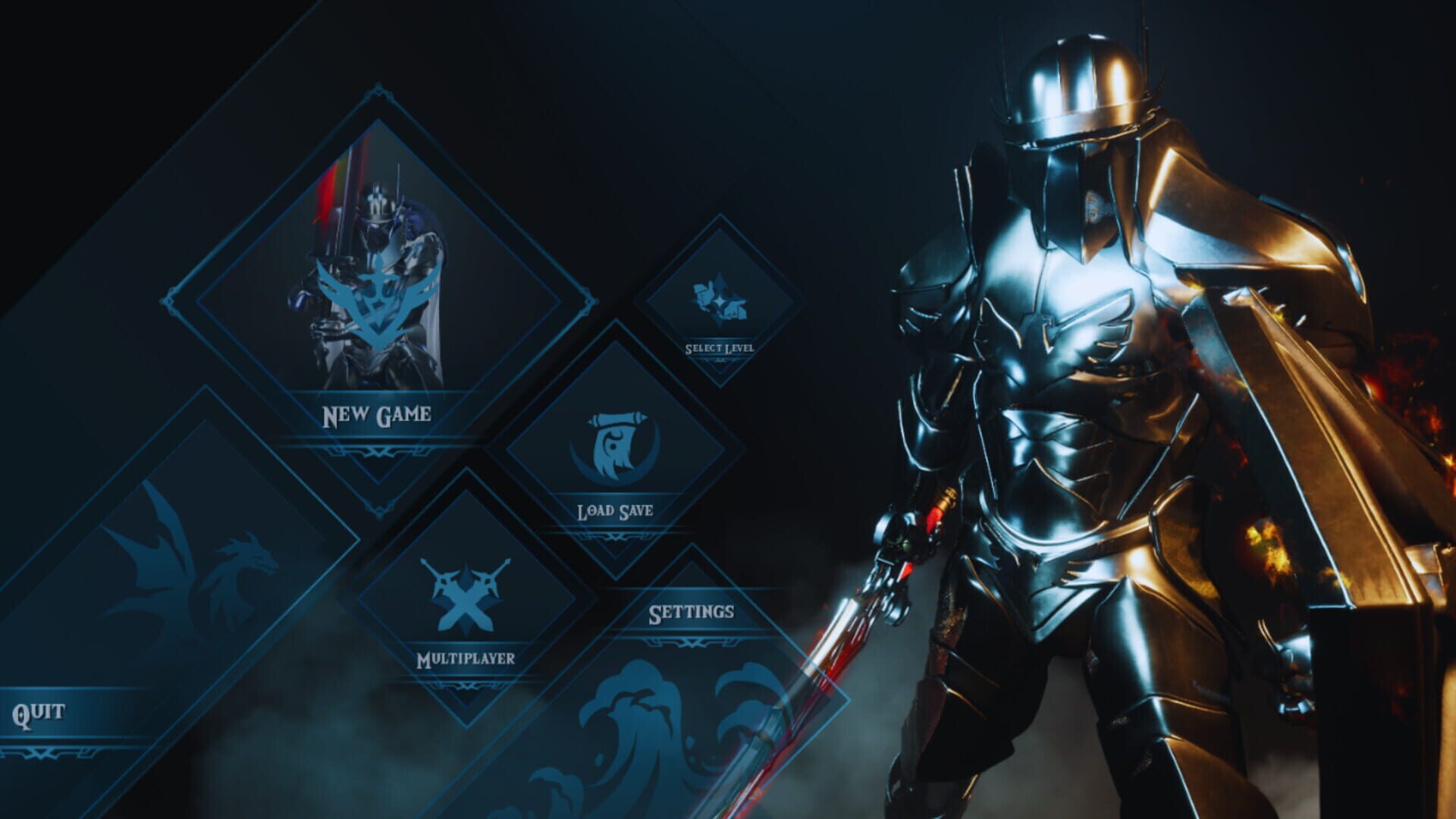Choose Select Level
1456x819 pixels.
718,347
